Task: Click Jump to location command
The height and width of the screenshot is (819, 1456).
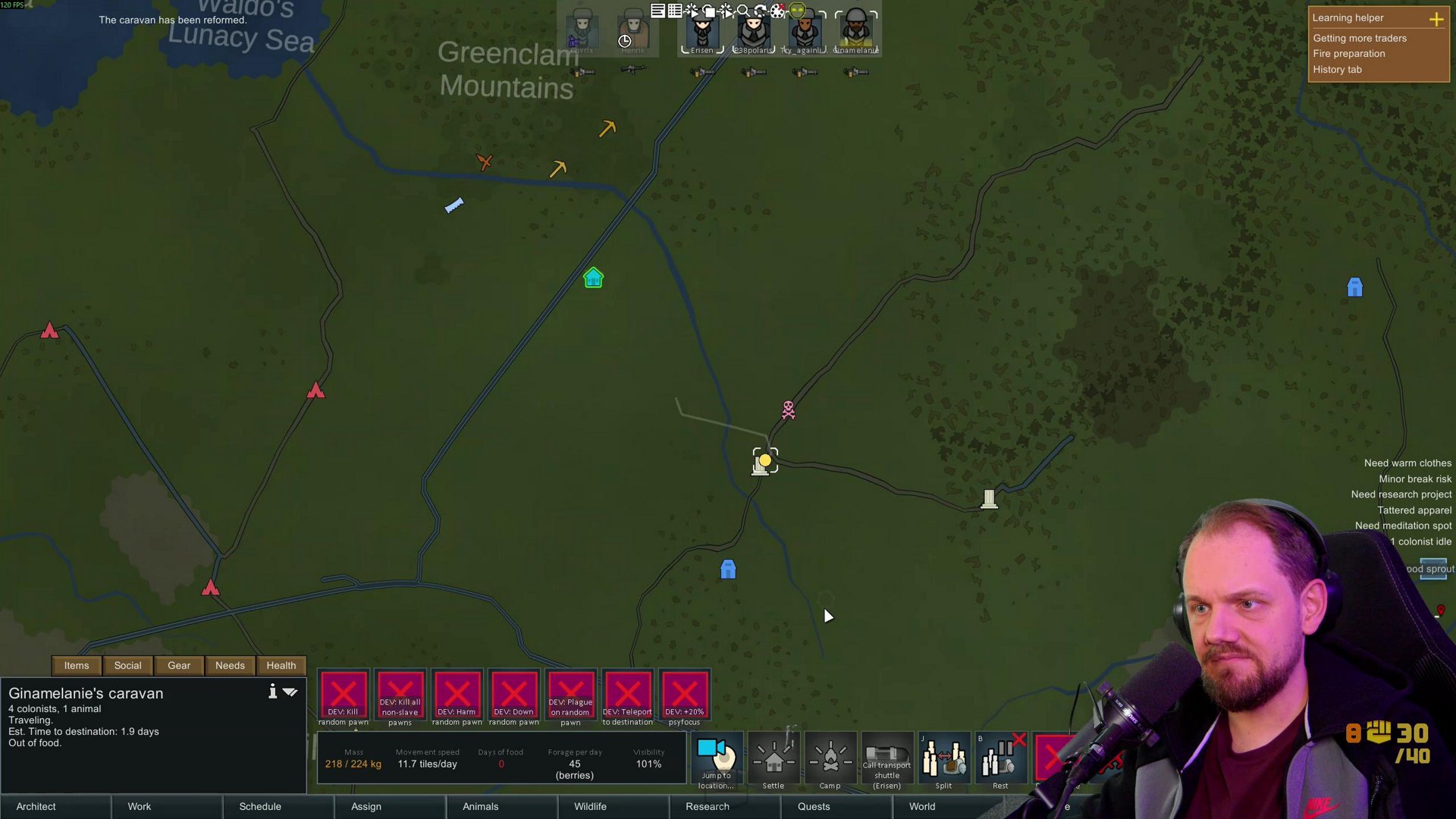Action: tap(717, 760)
